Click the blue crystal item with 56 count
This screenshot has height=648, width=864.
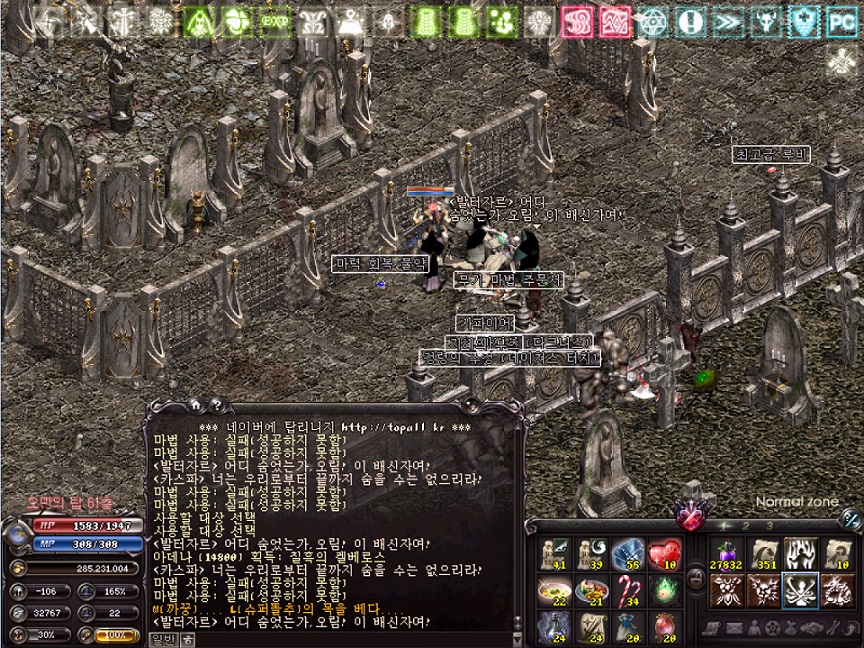[x=628, y=555]
